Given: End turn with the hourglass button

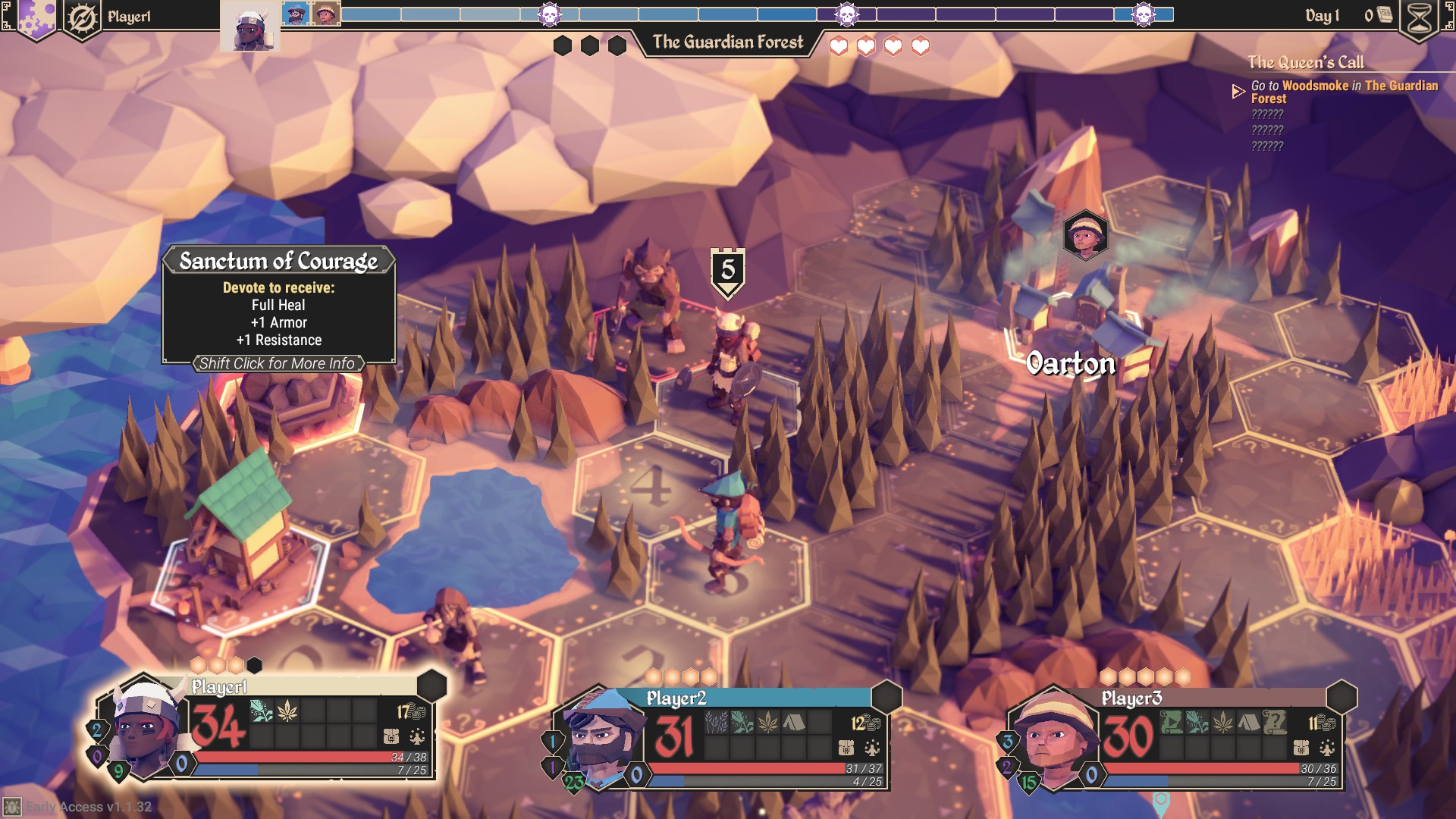Looking at the screenshot, I should pos(1419,18).
